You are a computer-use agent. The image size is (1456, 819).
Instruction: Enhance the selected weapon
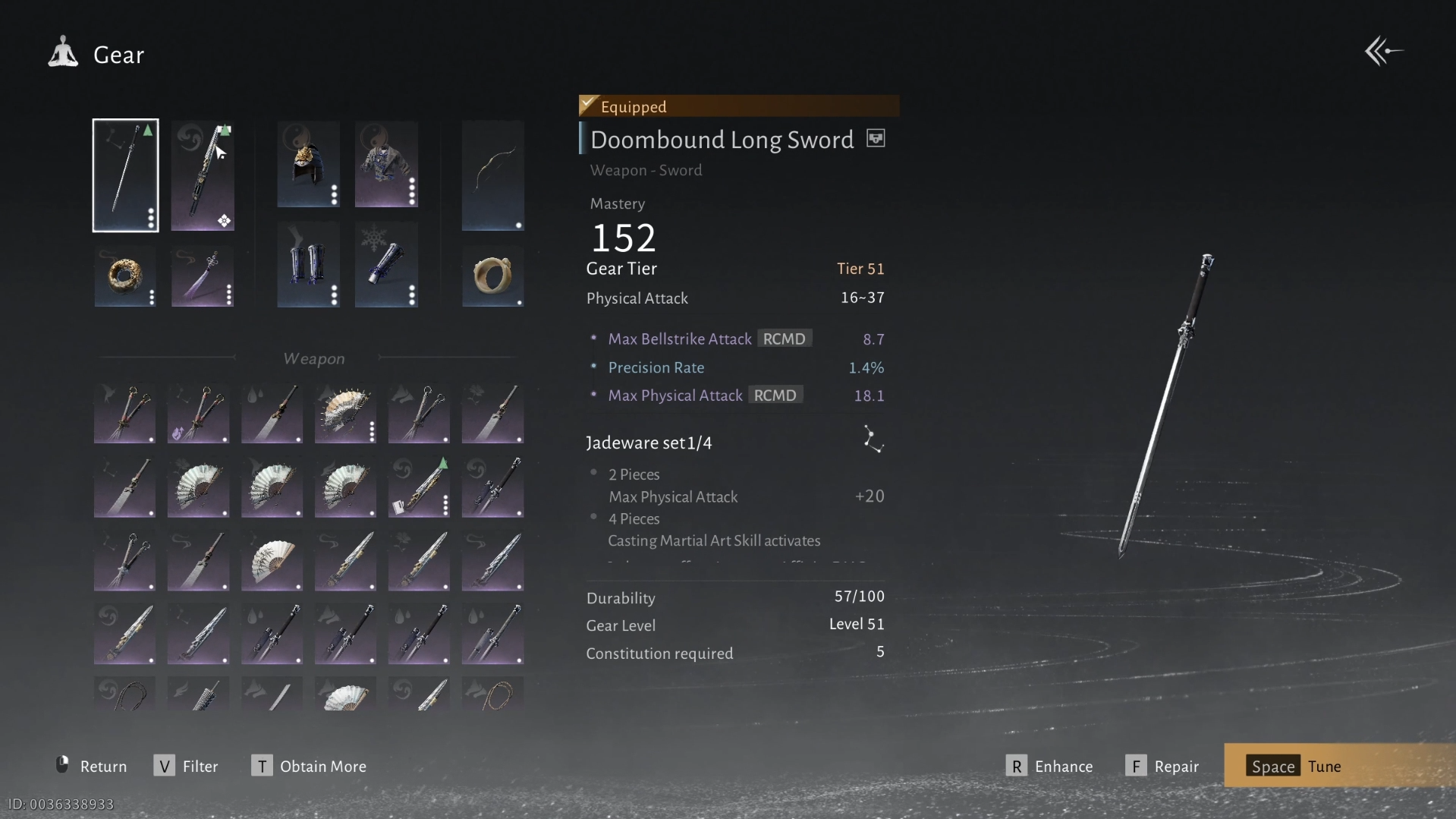tap(1049, 766)
